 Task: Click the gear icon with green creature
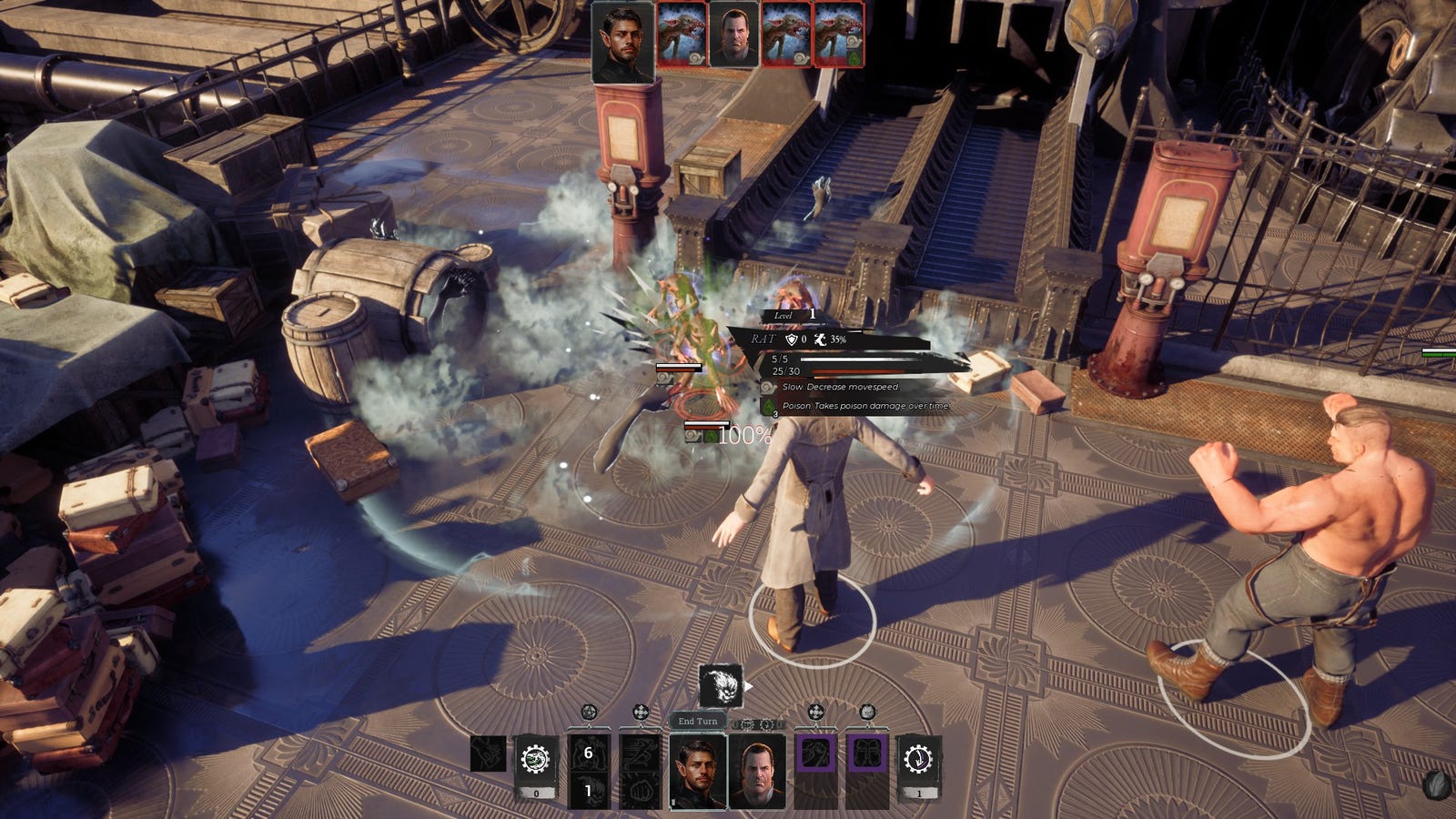(x=536, y=759)
